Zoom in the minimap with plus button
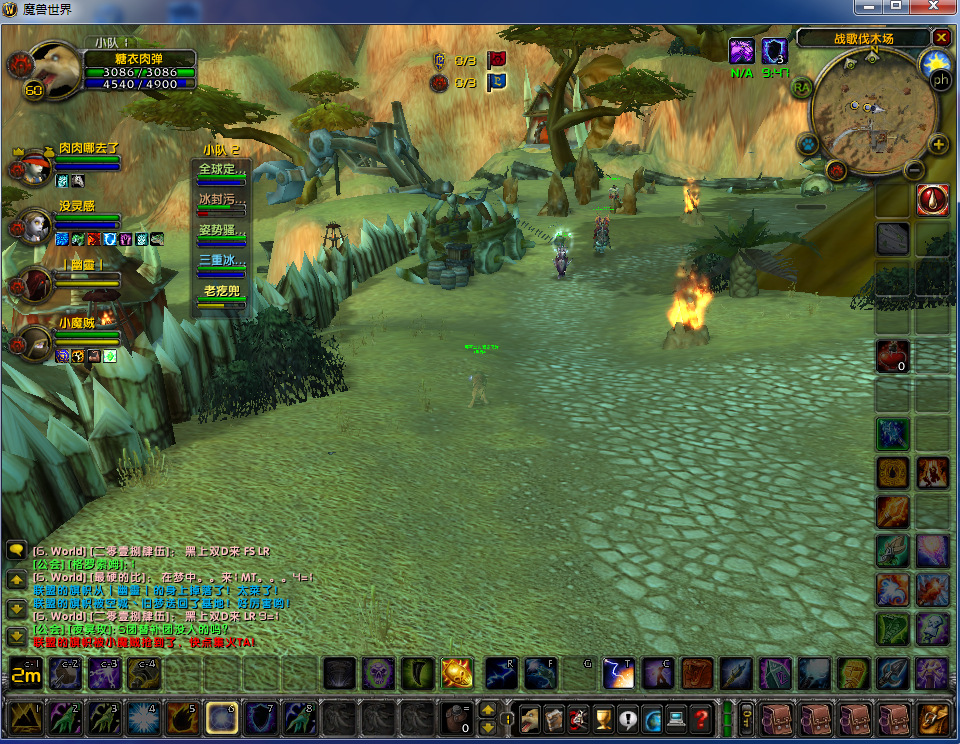Screen dimensions: 960x744 (939, 144)
